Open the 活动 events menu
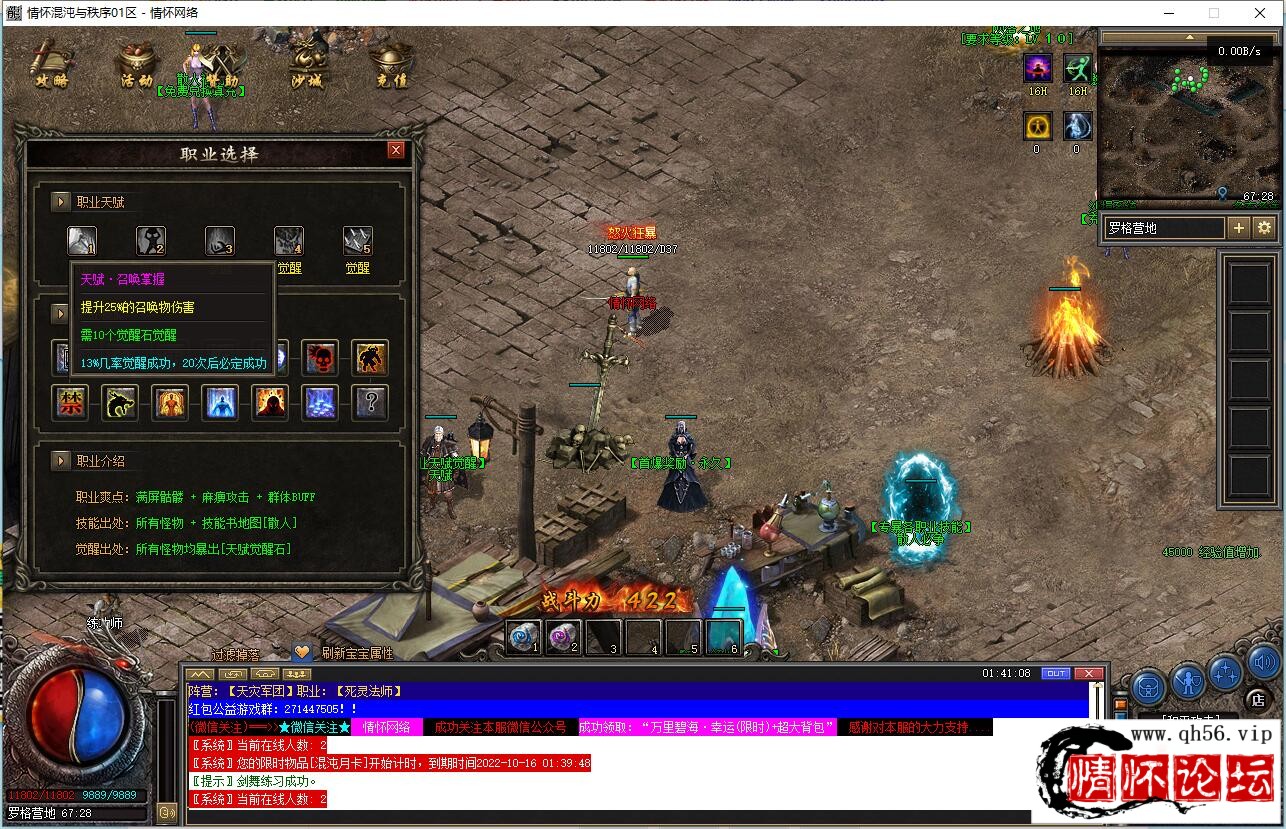The height and width of the screenshot is (829, 1286). (x=136, y=66)
